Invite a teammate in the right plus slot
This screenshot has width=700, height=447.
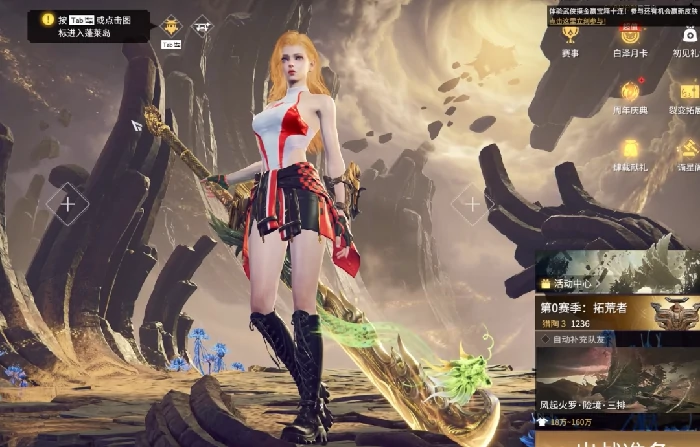pos(471,205)
